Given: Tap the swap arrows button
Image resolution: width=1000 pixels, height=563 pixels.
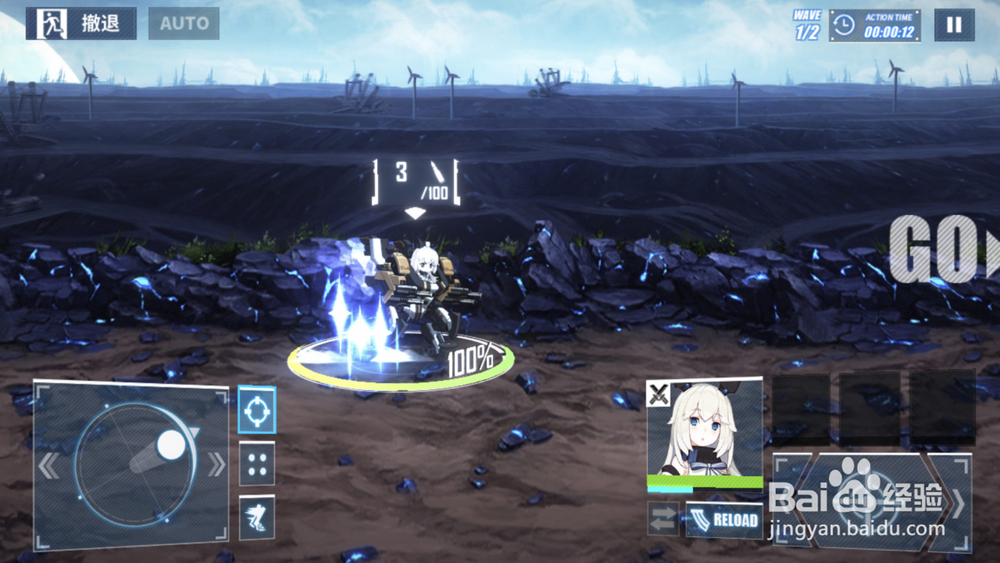Looking at the screenshot, I should pos(663,519).
